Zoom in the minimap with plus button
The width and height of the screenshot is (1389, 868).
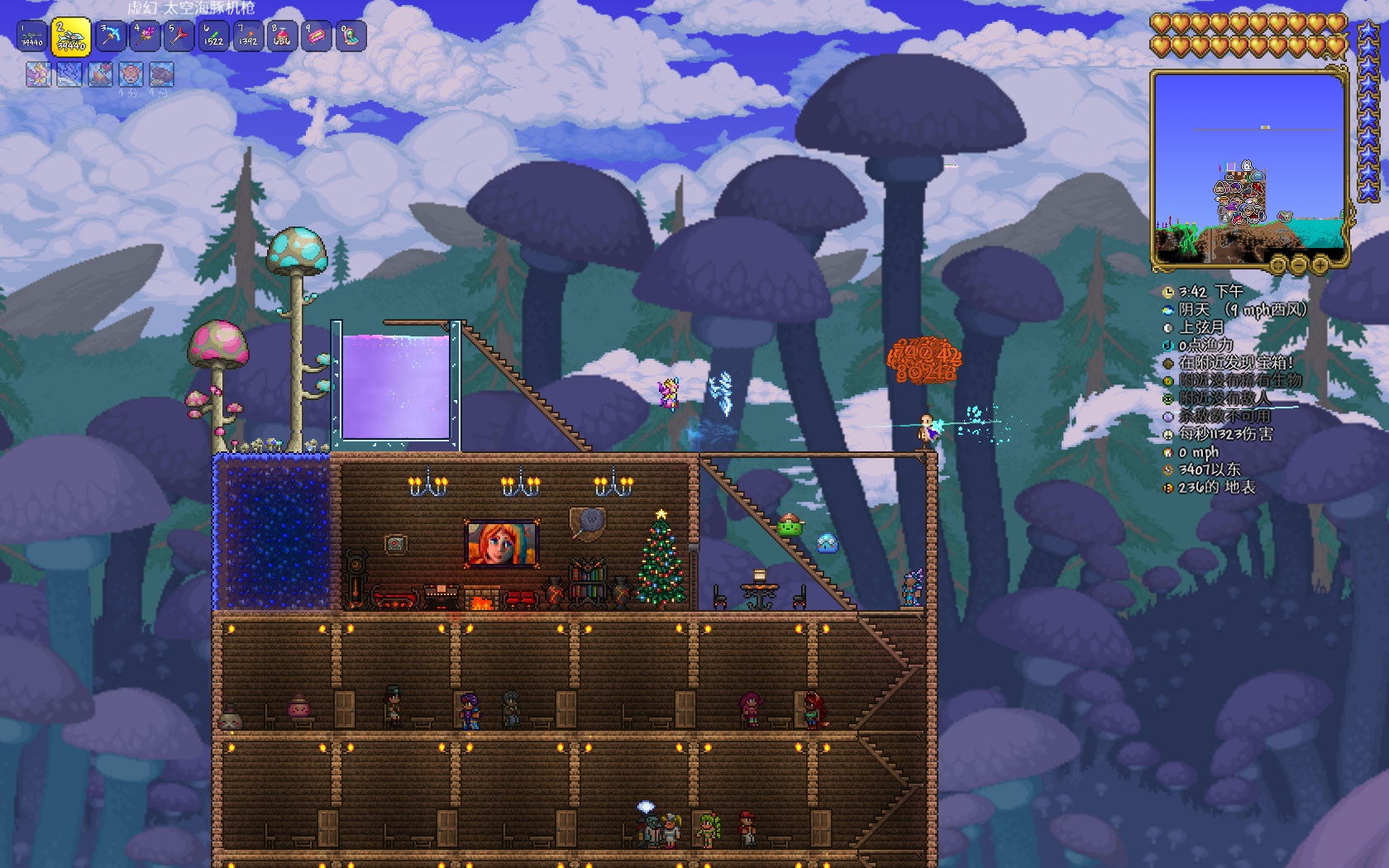pos(1320,265)
